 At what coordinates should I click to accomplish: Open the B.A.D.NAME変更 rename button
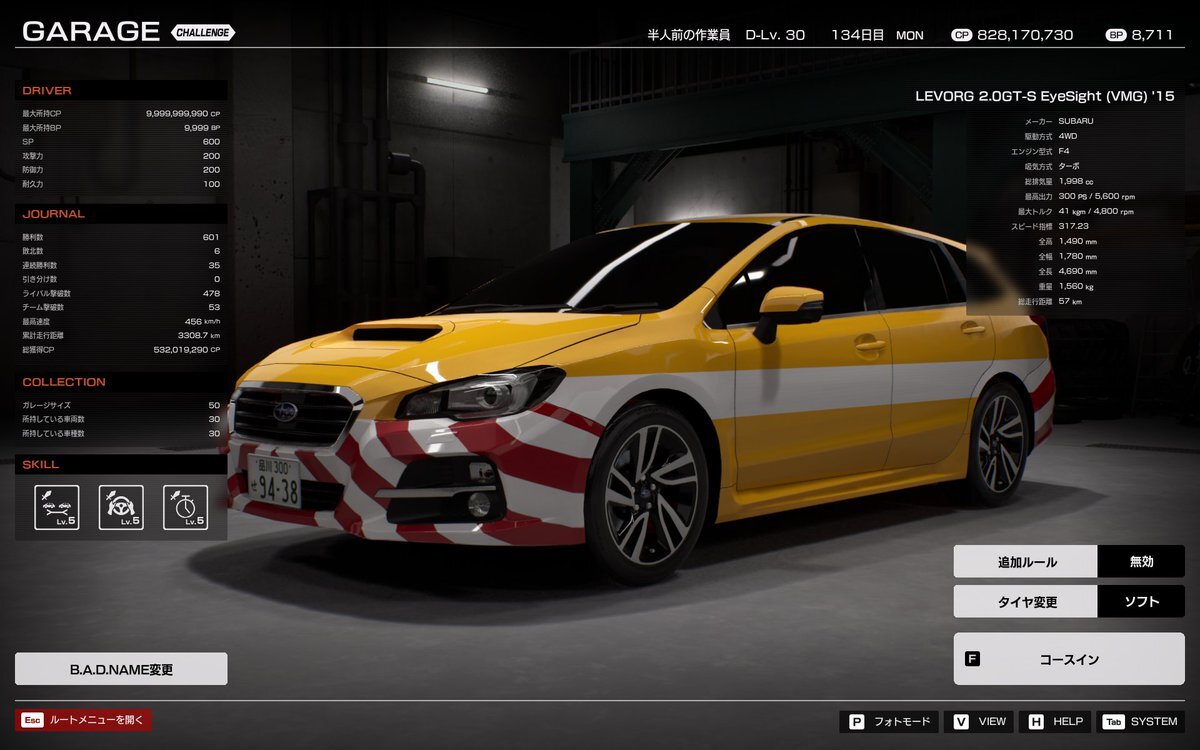click(x=121, y=669)
